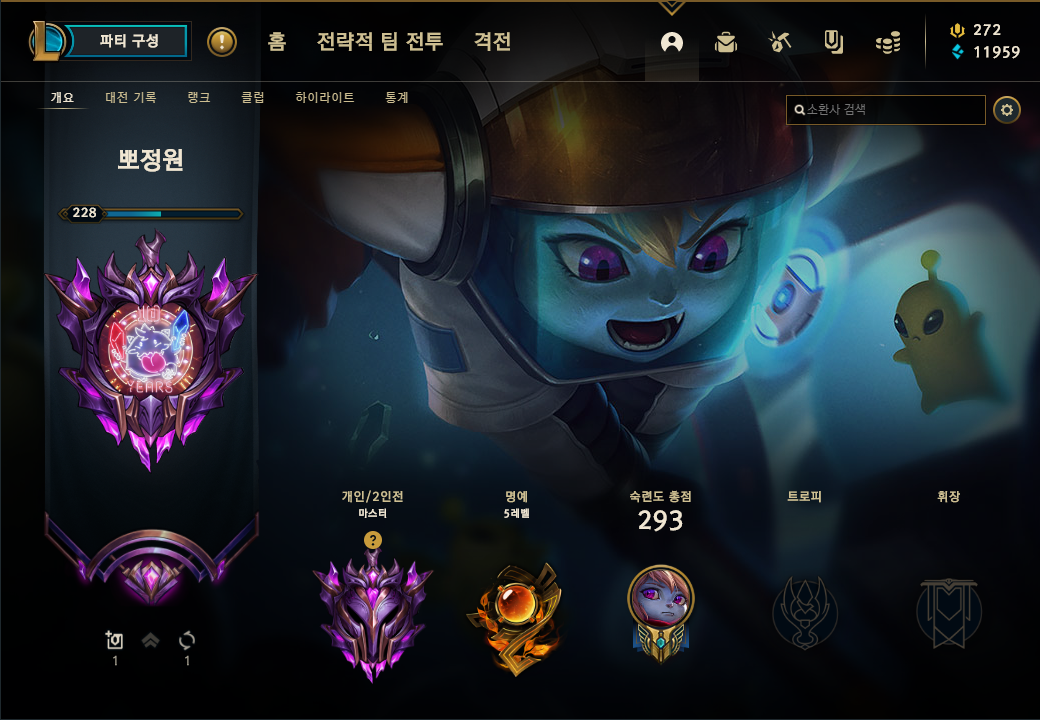Go to 전략적 팀 전투 menu
This screenshot has height=720, width=1040.
point(379,42)
